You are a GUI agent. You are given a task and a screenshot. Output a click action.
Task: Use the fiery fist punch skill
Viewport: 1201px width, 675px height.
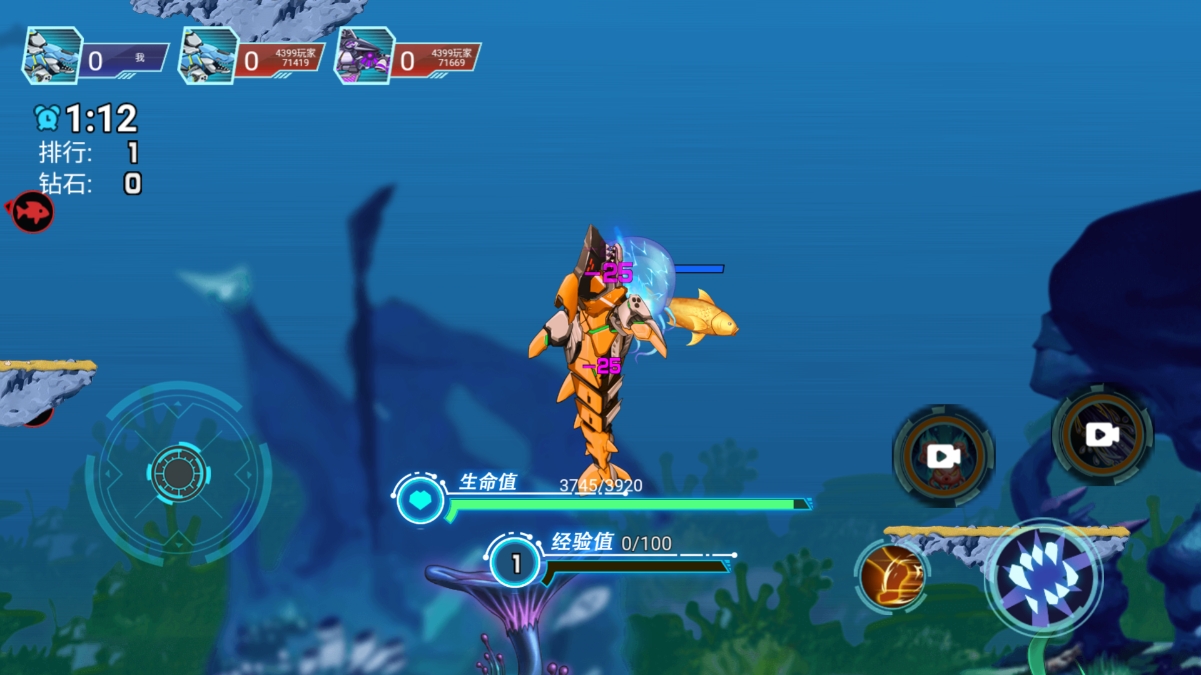pos(891,576)
